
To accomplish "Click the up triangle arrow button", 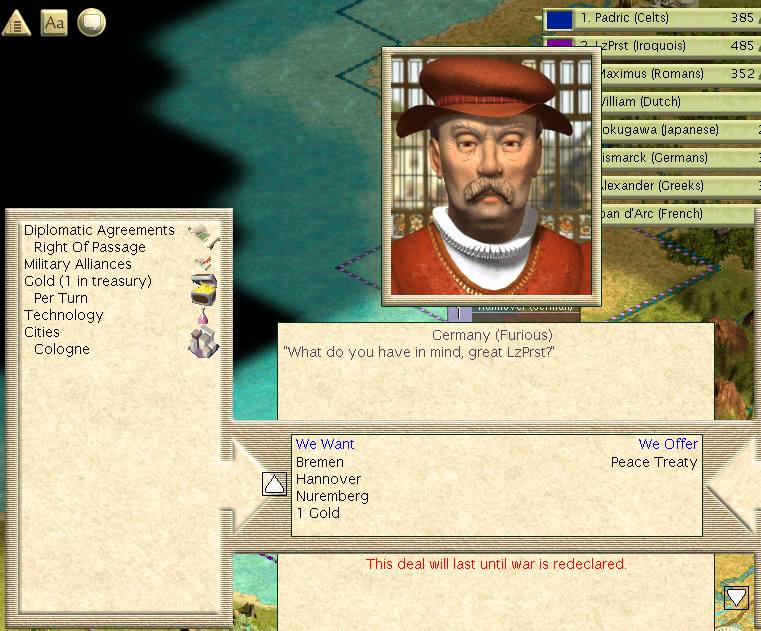I will pyautogui.click(x=274, y=484).
